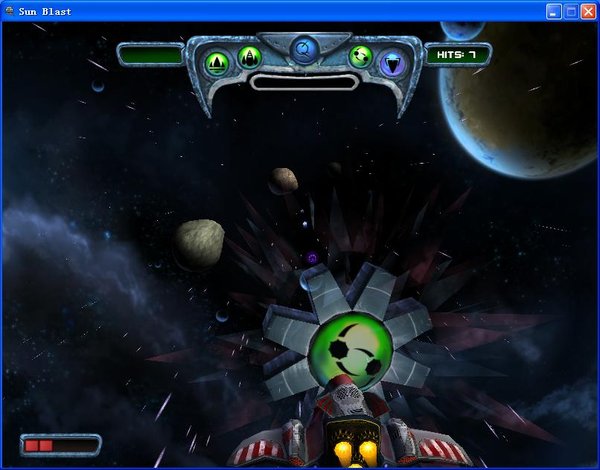Select the green triangle ship icon
This screenshot has height=470, width=600.
click(217, 62)
